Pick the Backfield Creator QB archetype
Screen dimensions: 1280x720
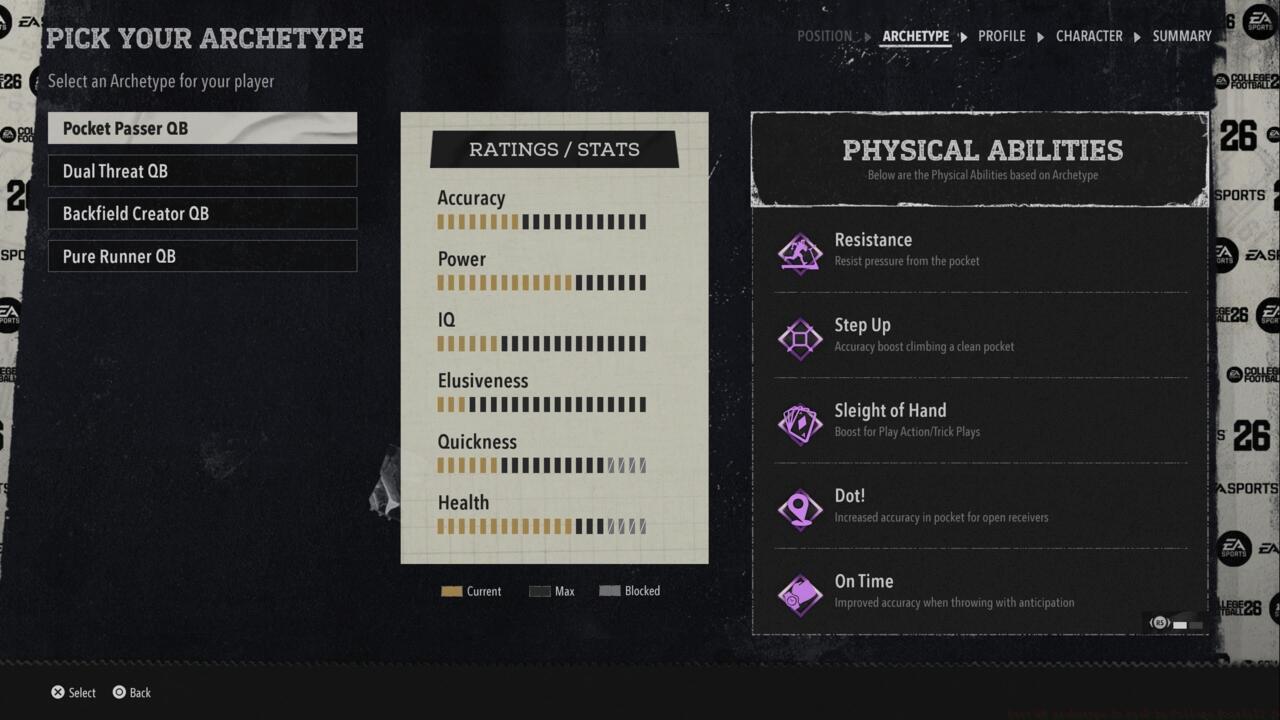point(202,213)
